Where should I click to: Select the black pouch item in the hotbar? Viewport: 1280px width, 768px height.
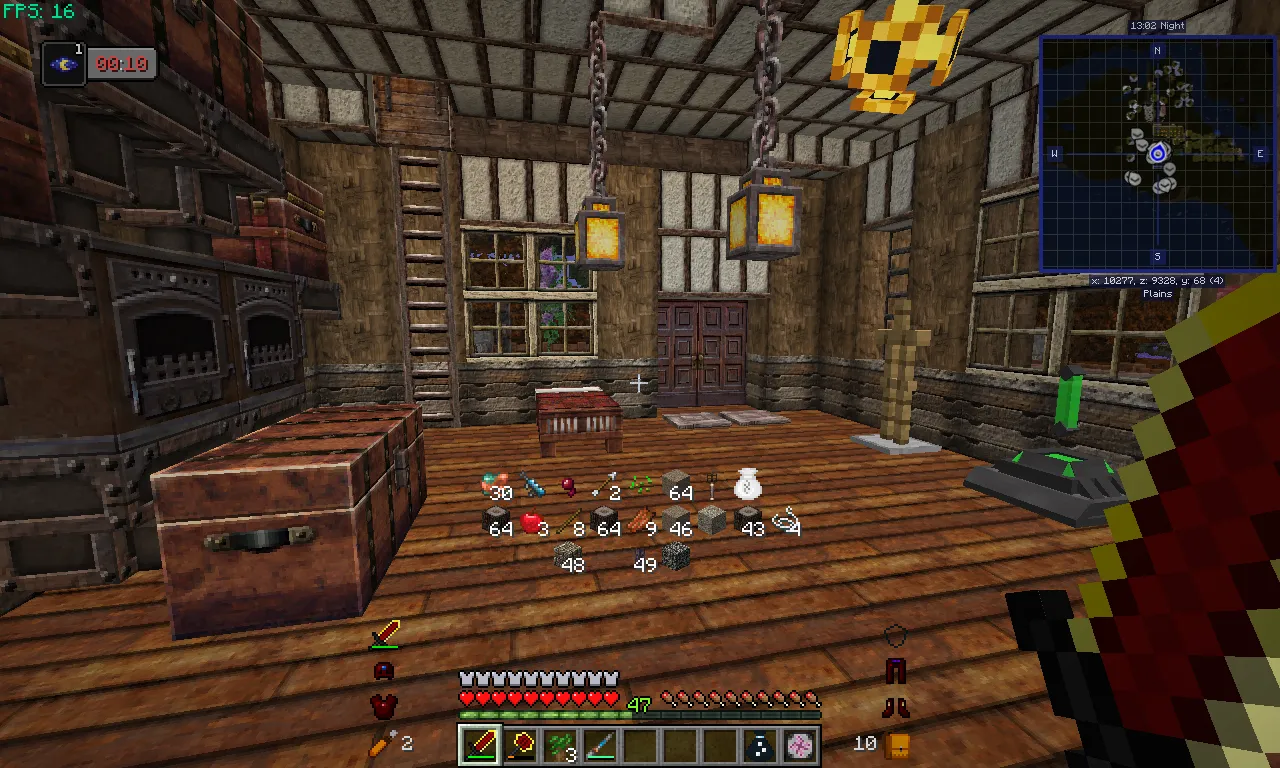pos(759,744)
